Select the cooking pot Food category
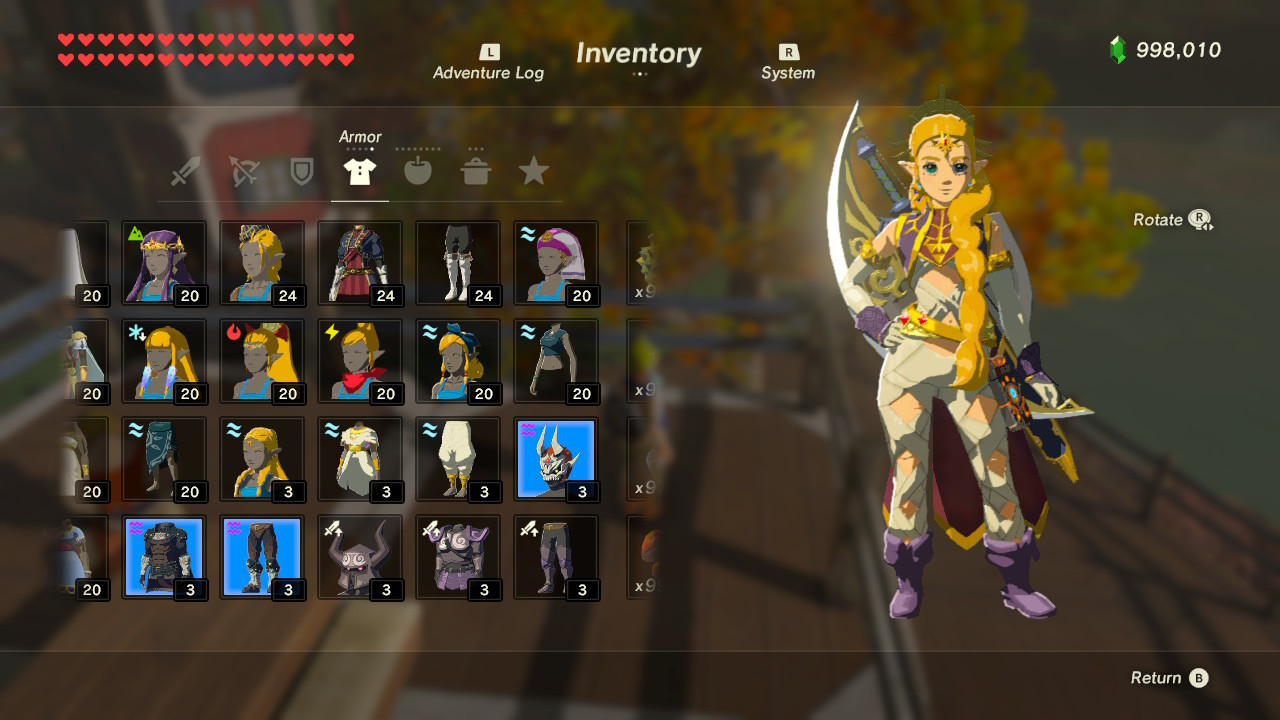Image resolution: width=1280 pixels, height=720 pixels. click(x=476, y=170)
